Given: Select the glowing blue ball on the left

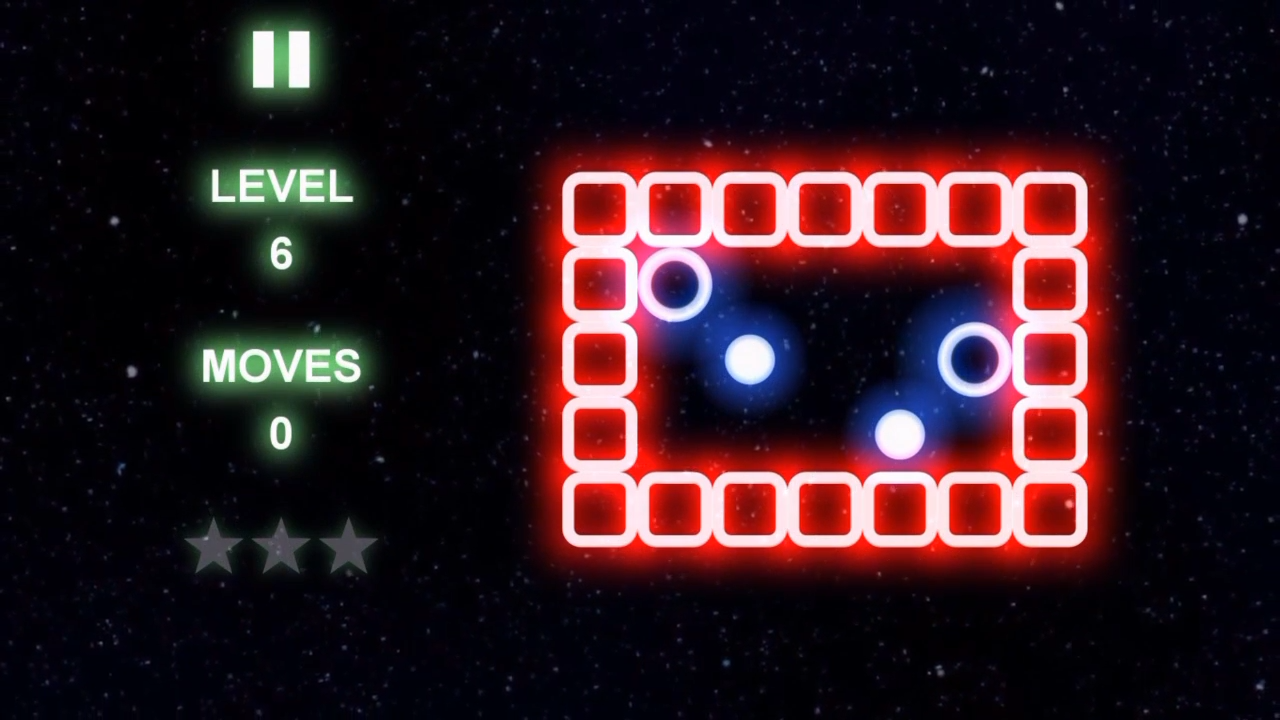Looking at the screenshot, I should (x=752, y=362).
